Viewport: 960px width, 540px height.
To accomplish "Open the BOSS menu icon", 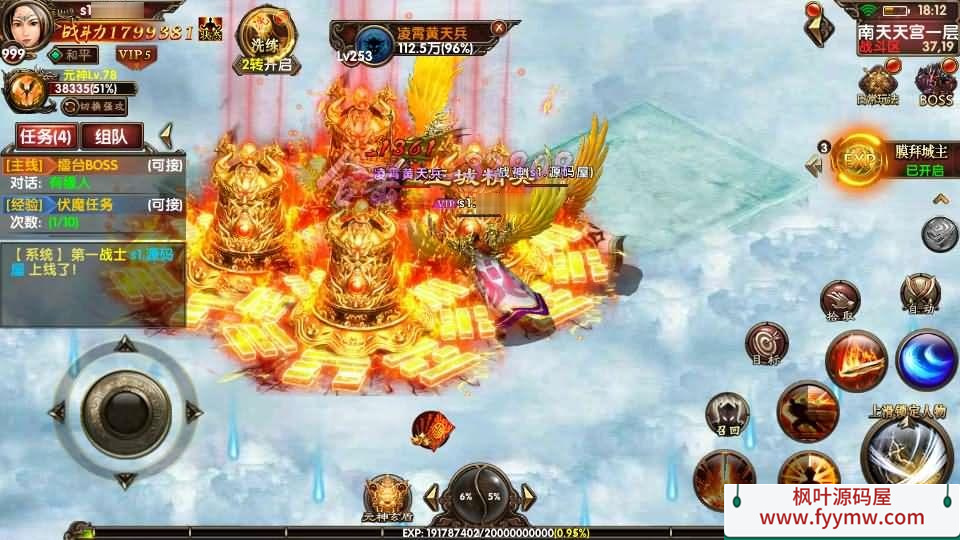I will click(935, 85).
